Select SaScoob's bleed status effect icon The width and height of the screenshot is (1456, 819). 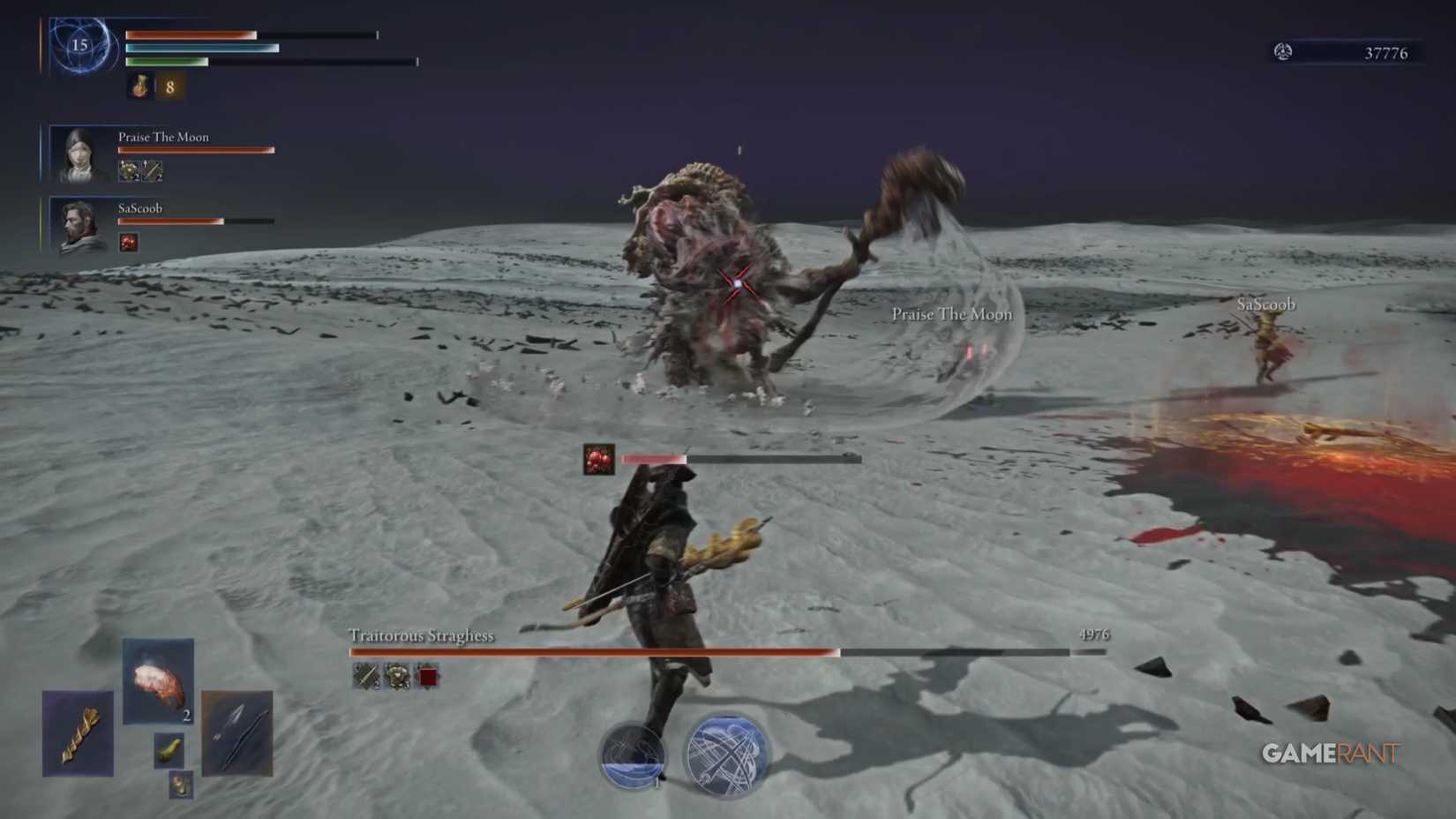tap(129, 244)
